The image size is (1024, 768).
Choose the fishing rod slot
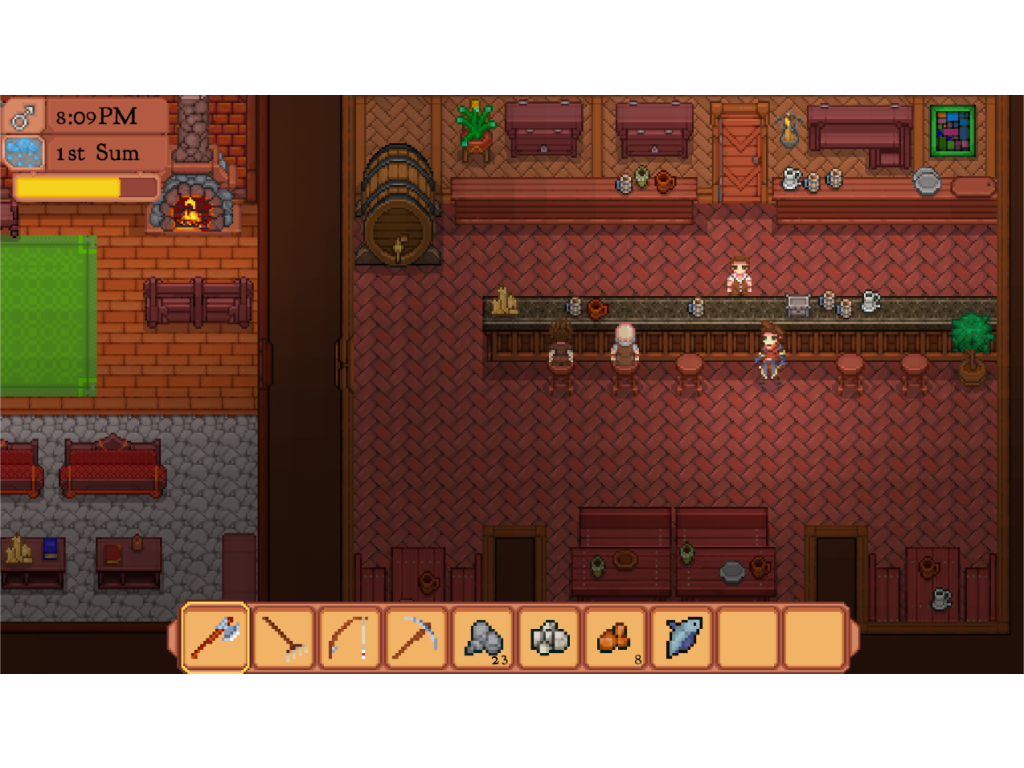349,637
